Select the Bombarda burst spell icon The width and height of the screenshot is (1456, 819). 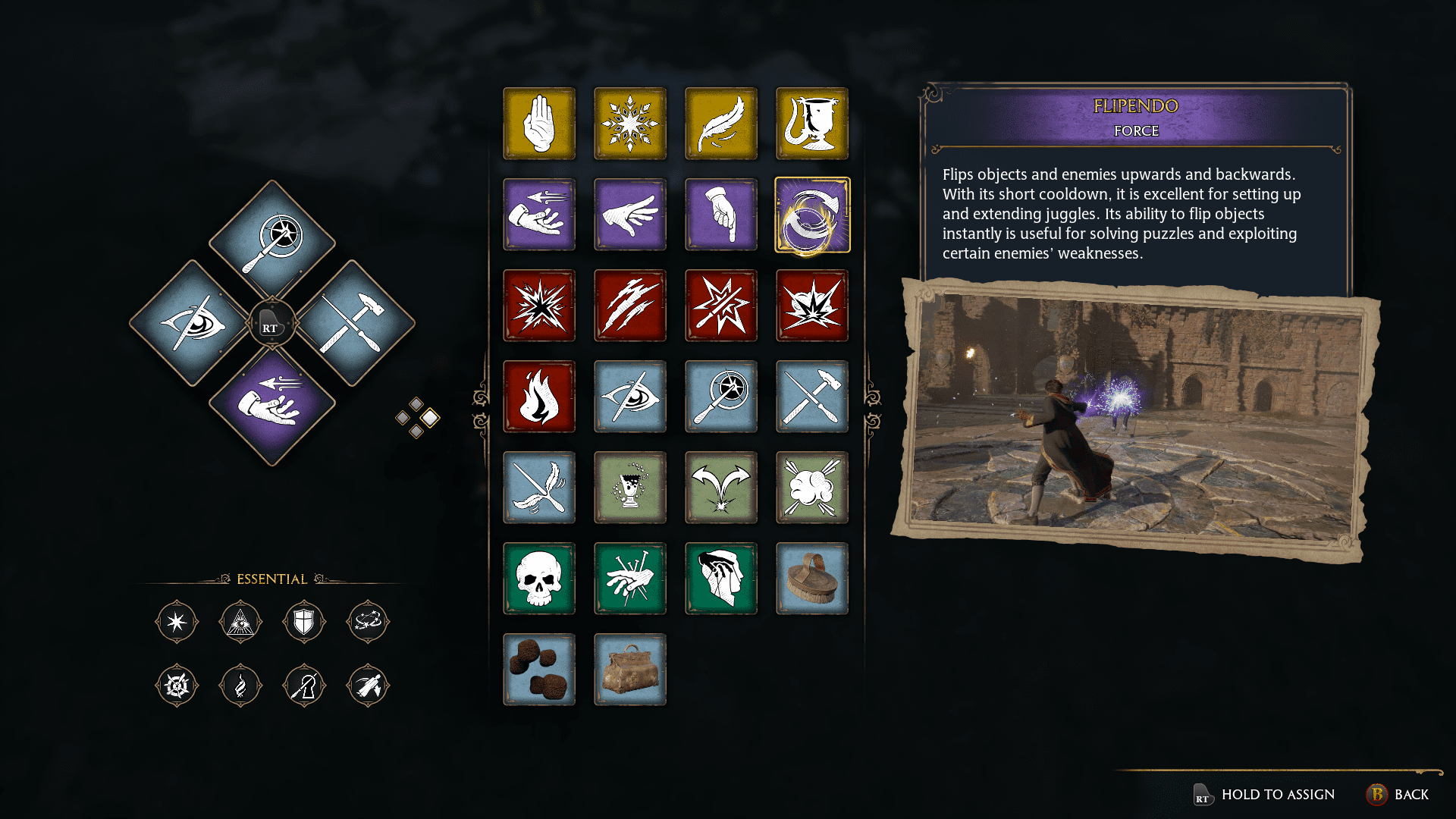(x=812, y=306)
